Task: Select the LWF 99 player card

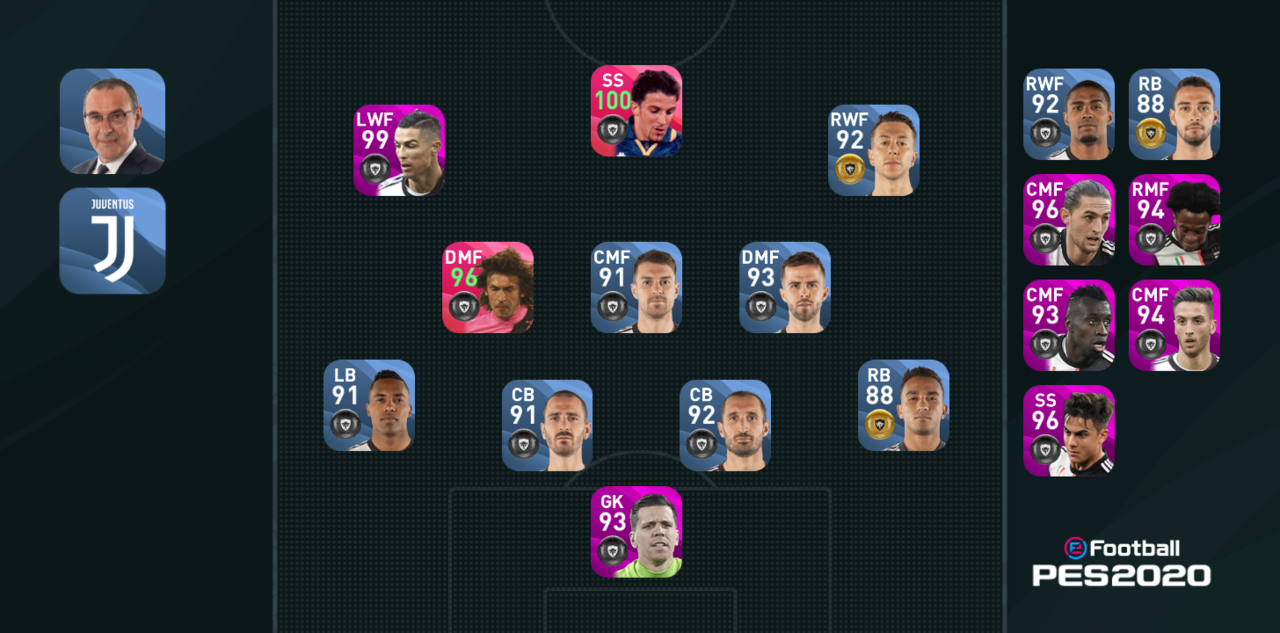Action: point(399,150)
